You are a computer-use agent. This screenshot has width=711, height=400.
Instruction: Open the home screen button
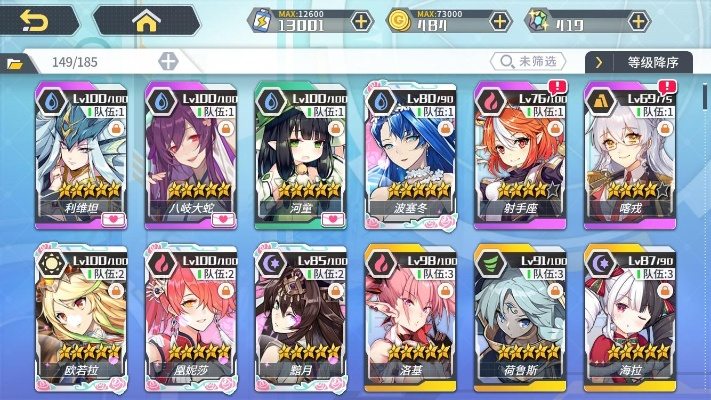click(147, 19)
